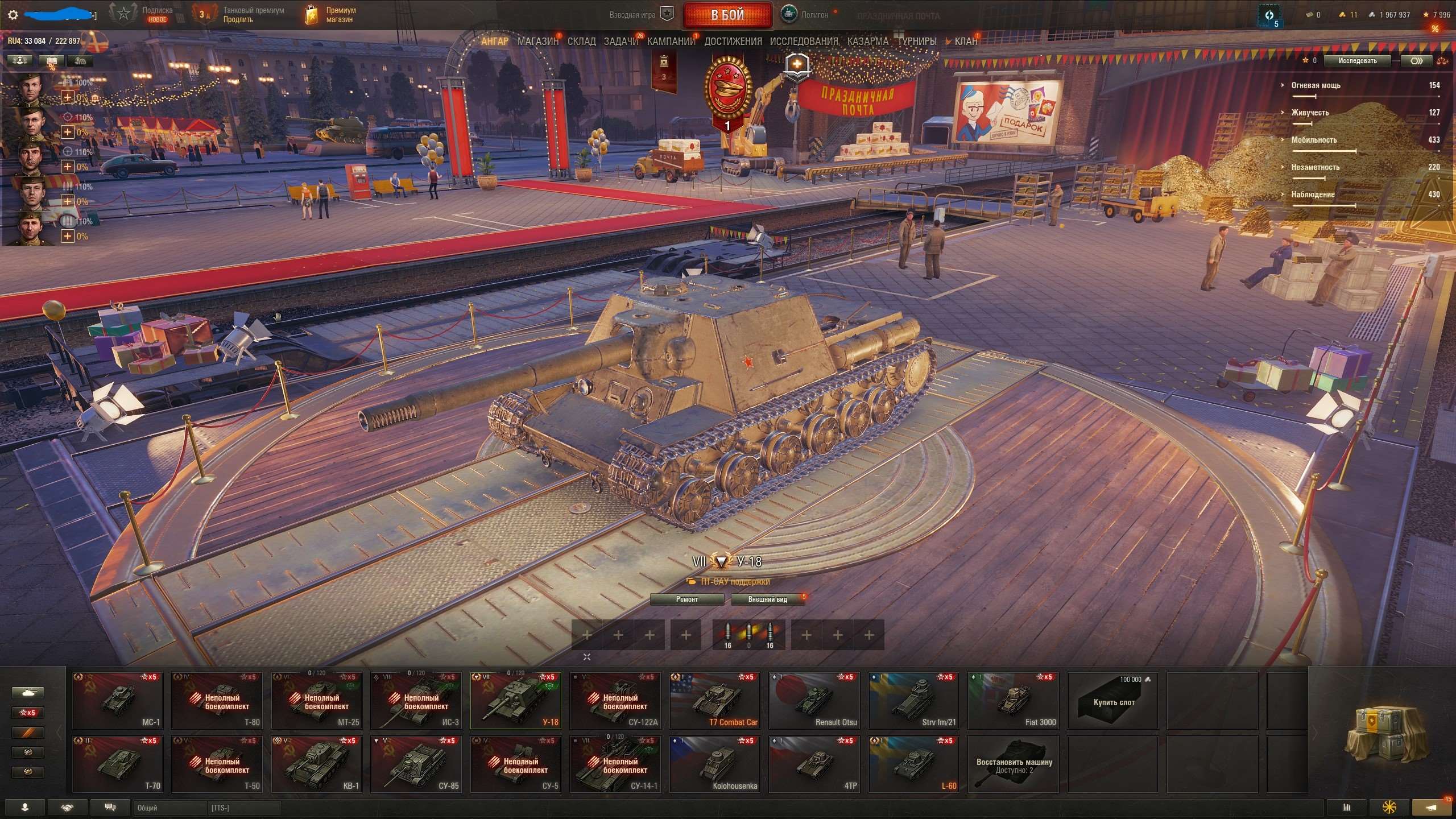Open the МАГАЗИН menu item

point(537,41)
